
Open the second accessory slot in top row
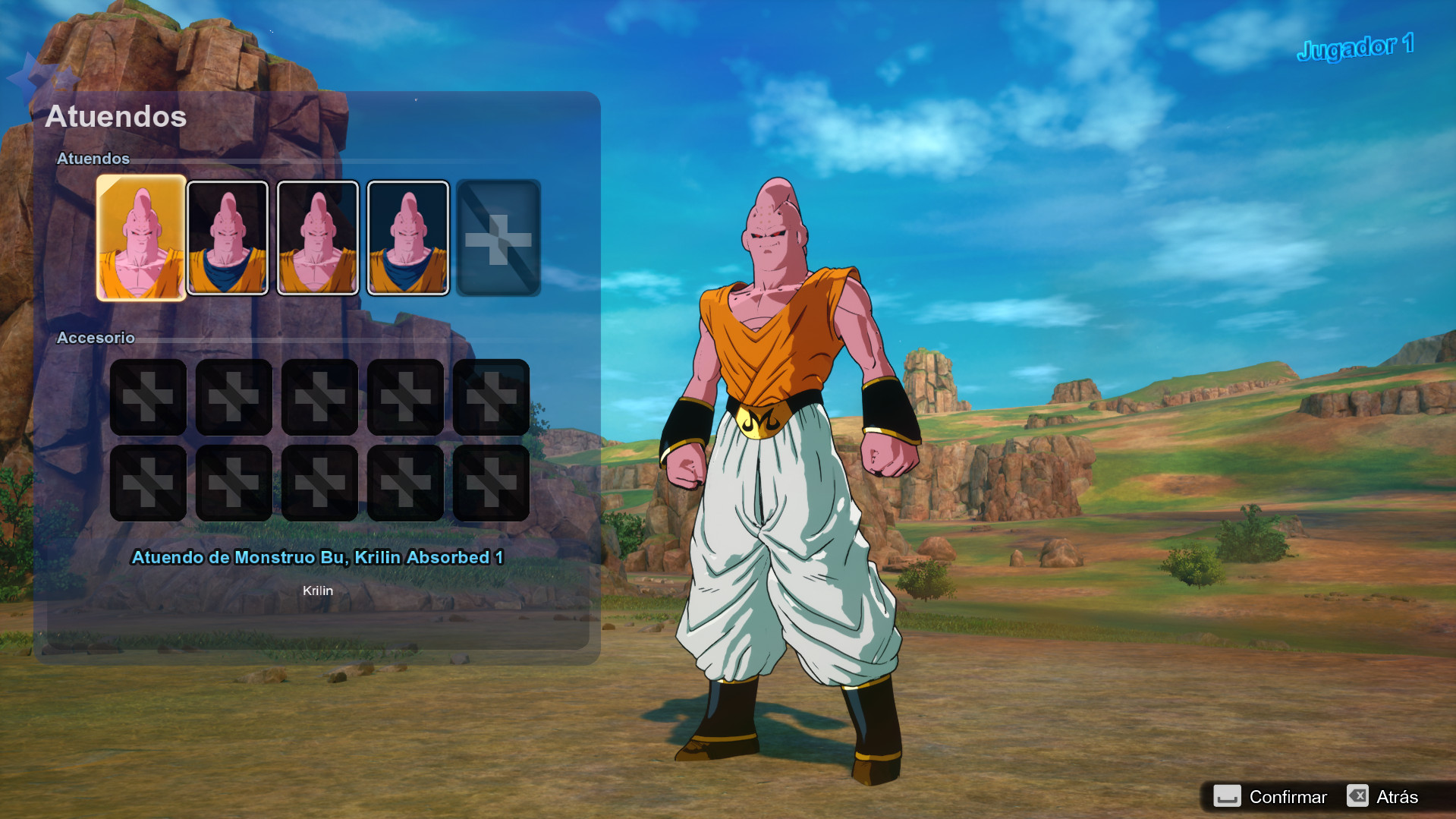click(234, 397)
